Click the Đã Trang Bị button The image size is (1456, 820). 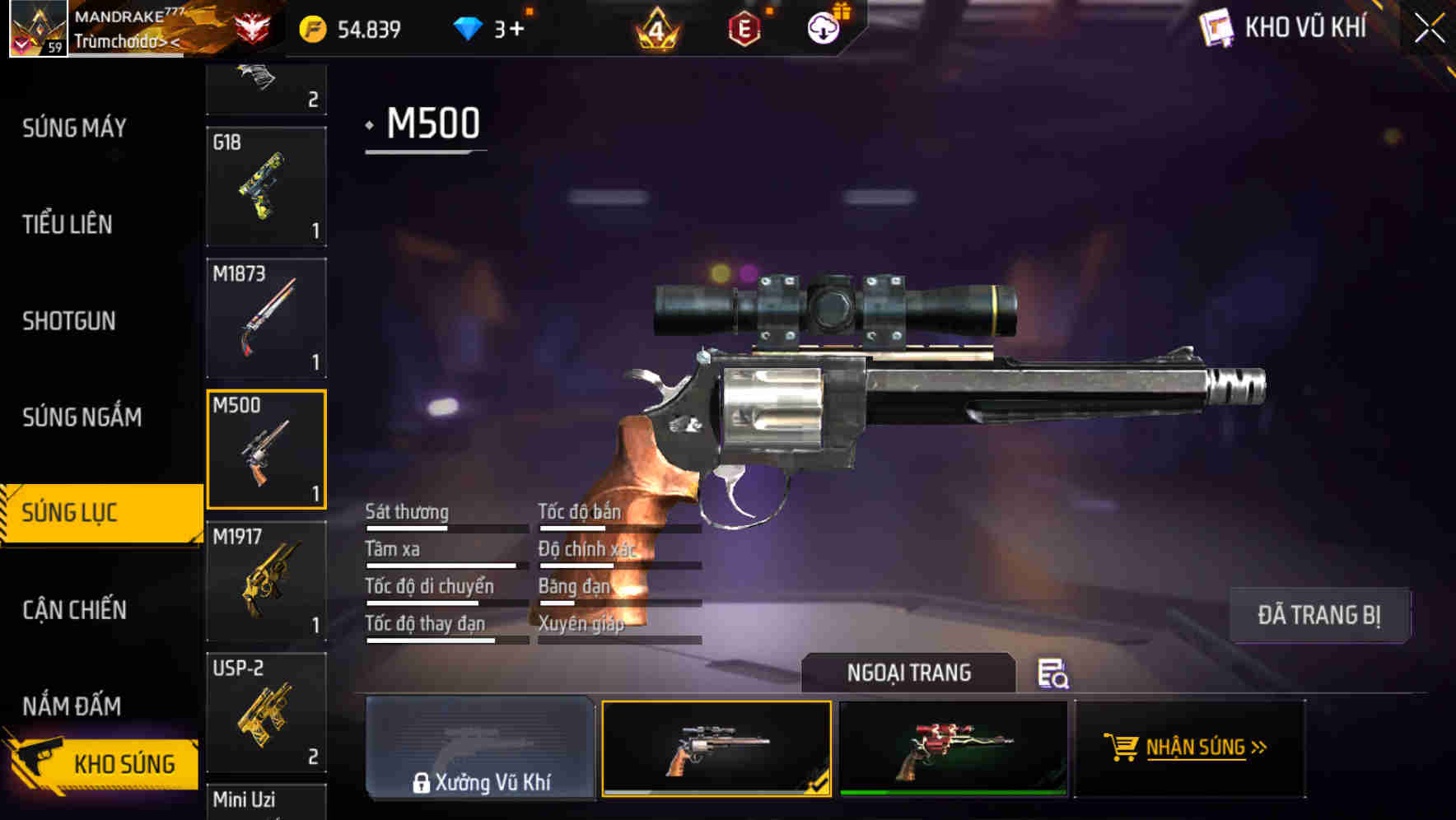click(1319, 615)
